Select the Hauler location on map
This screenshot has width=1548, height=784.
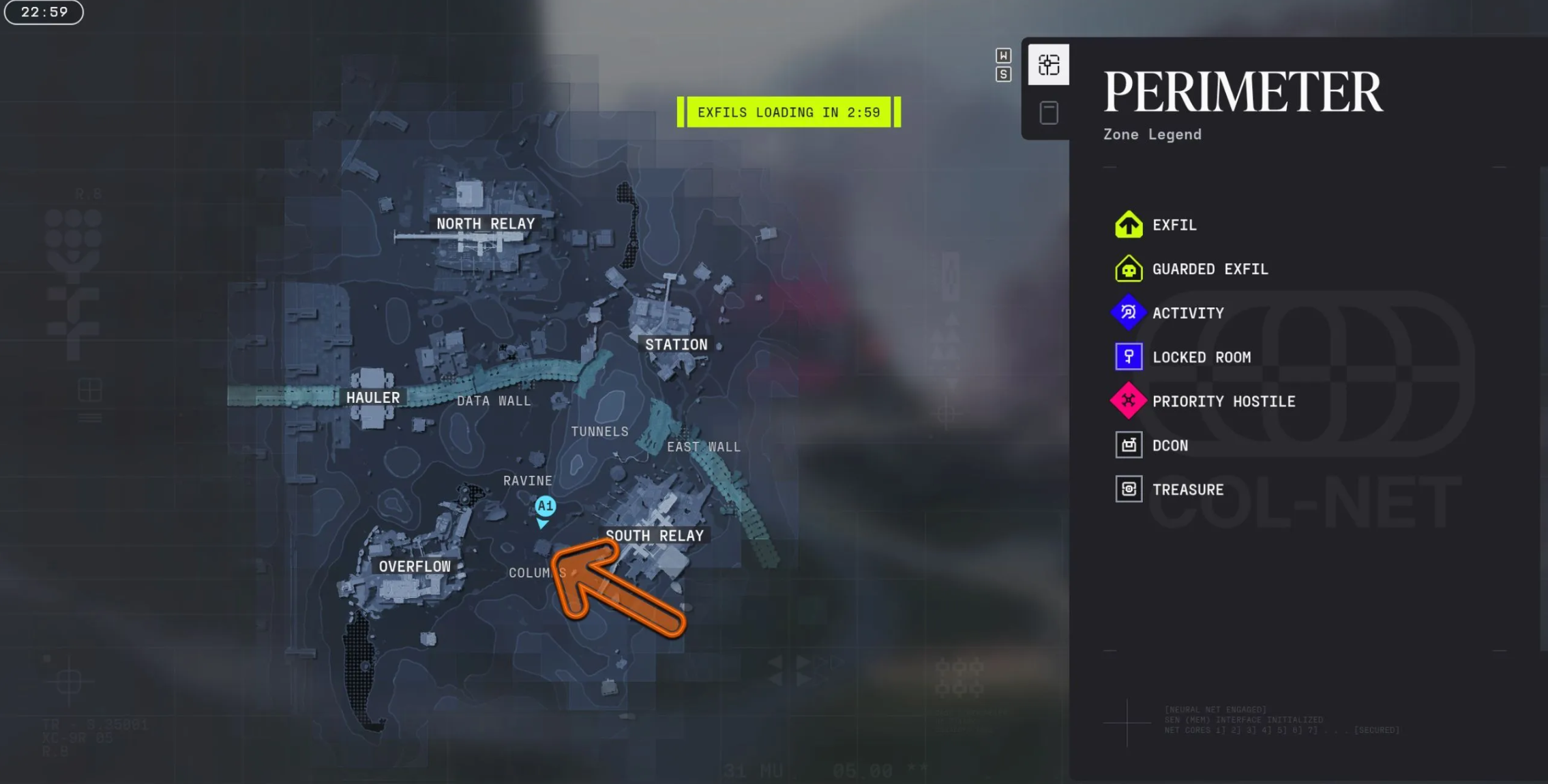(x=372, y=397)
